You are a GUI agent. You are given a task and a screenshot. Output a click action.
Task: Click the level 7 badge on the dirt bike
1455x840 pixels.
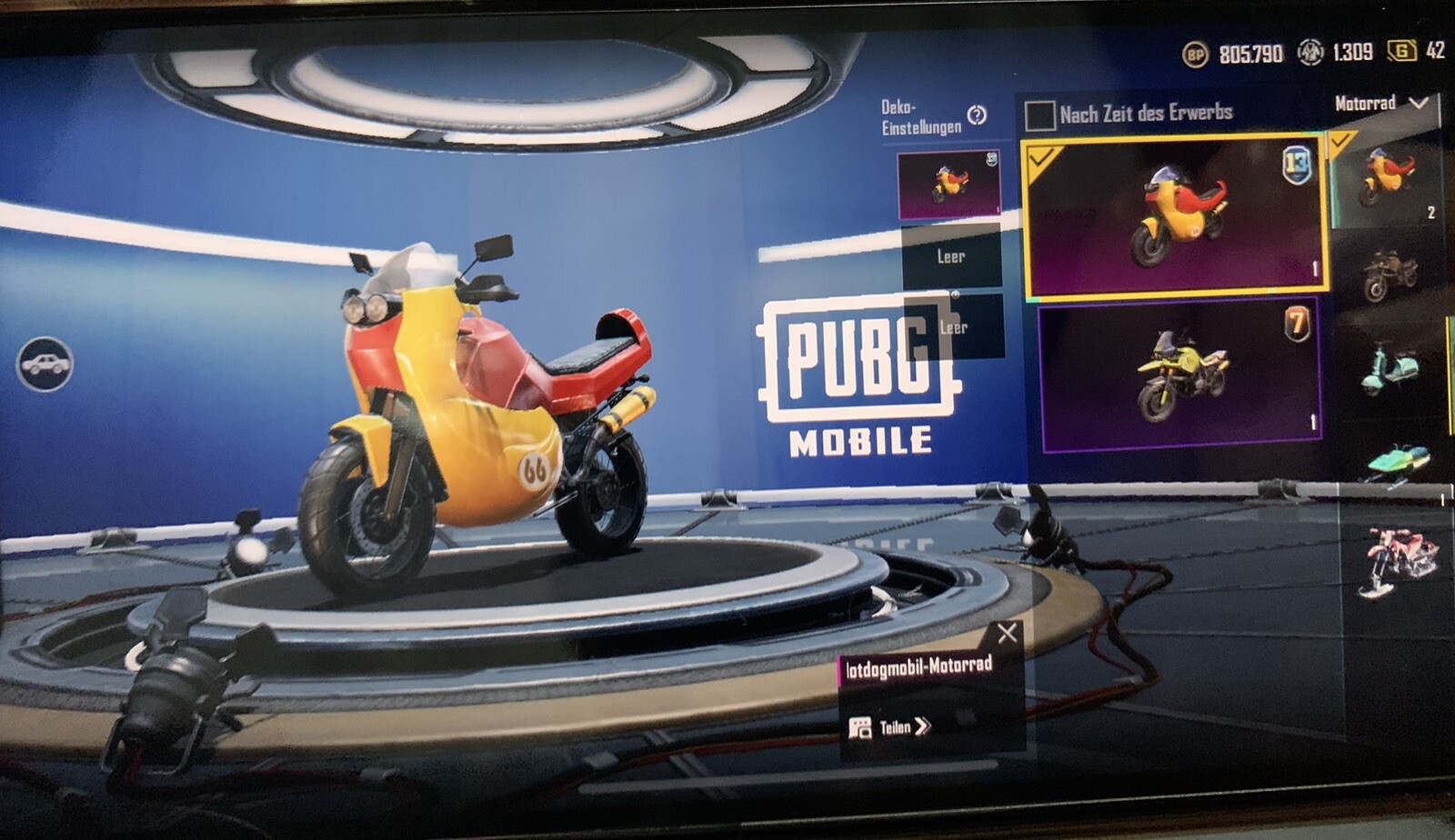point(1298,323)
